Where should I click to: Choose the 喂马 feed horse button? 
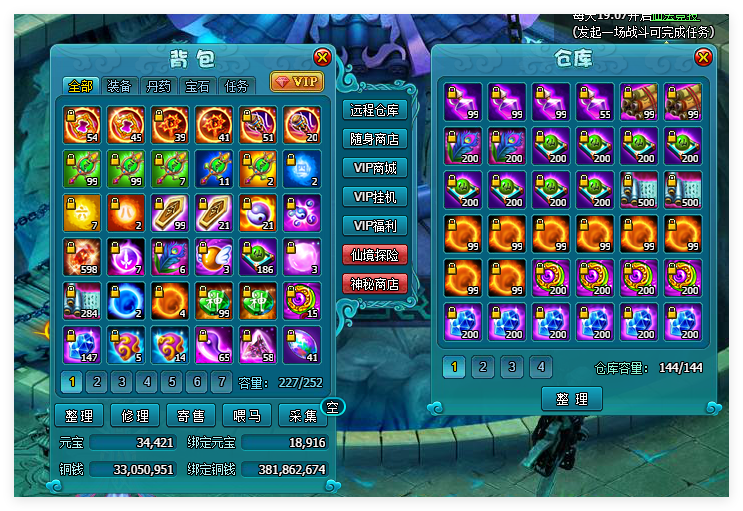tap(247, 416)
